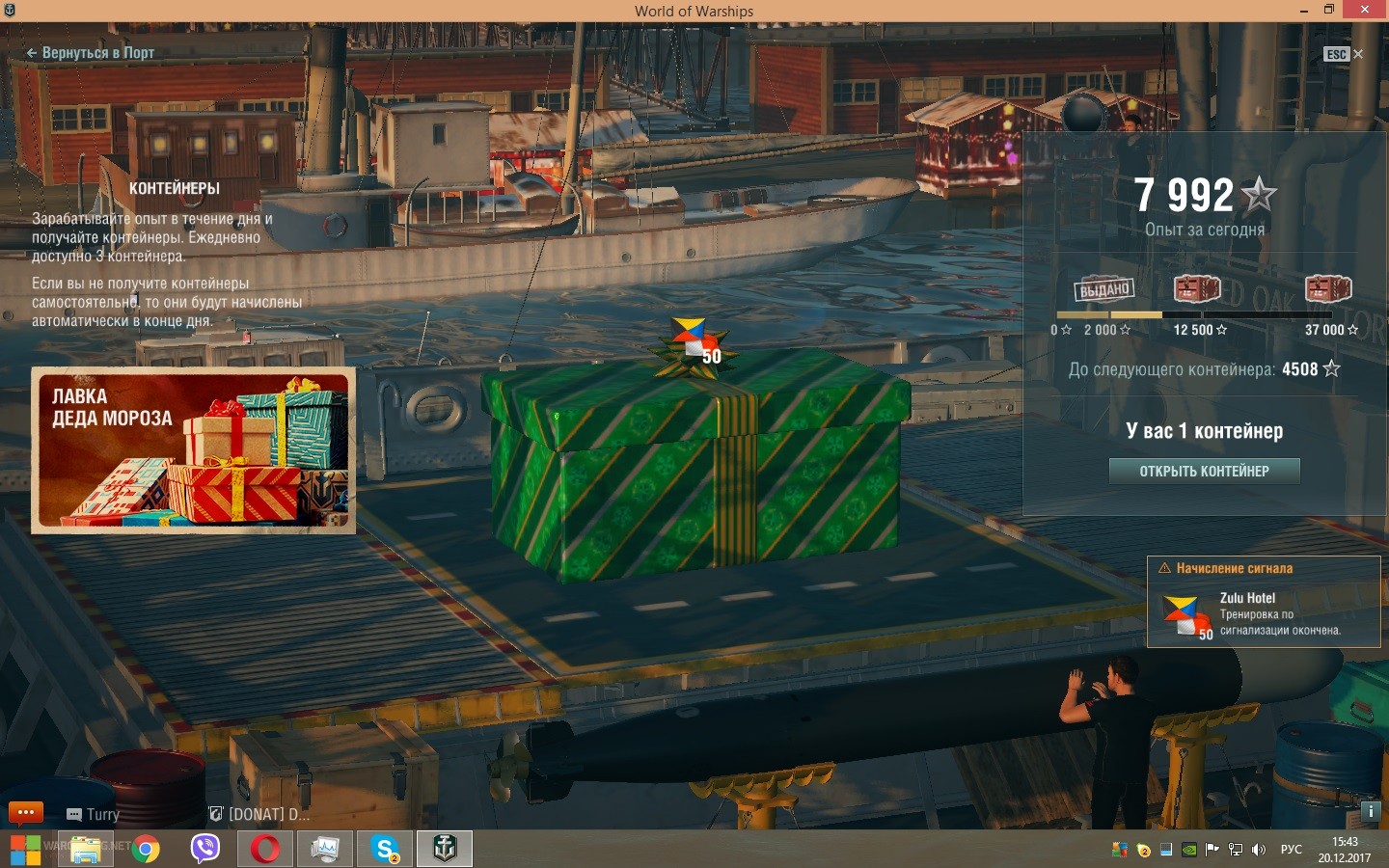Close the World of Warships window

pyautogui.click(x=1365, y=10)
